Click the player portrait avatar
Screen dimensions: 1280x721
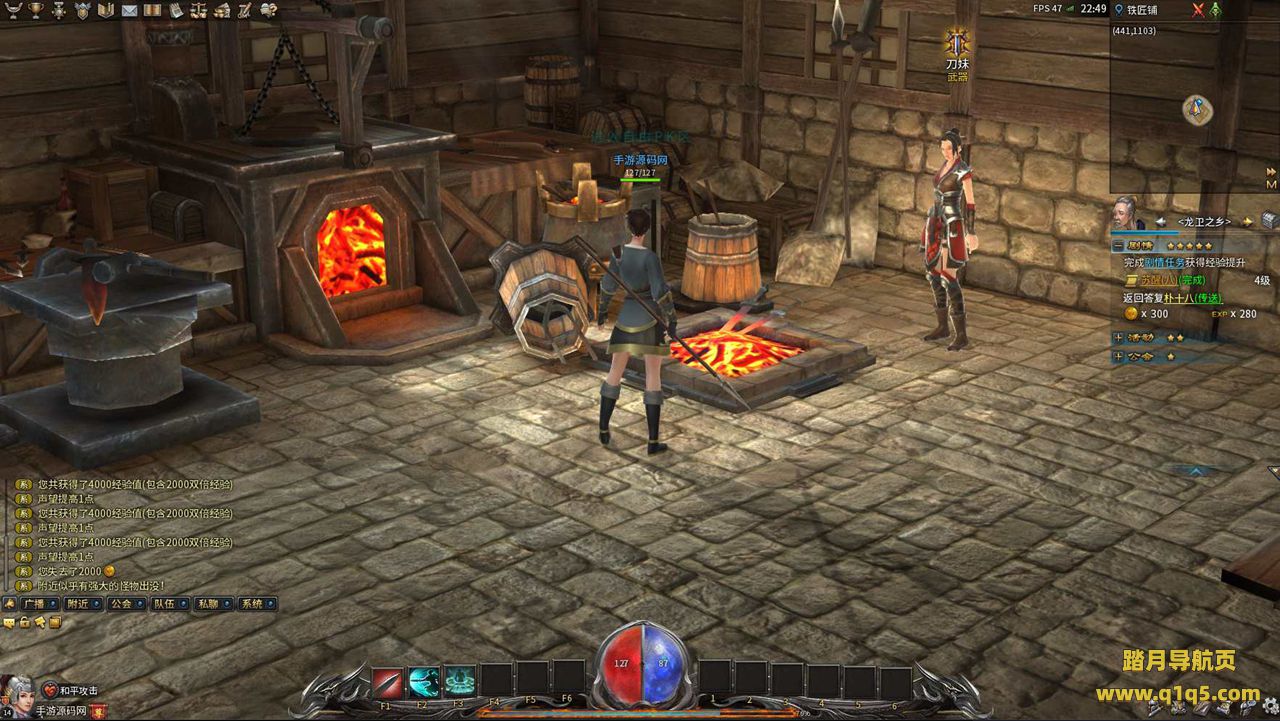17,691
